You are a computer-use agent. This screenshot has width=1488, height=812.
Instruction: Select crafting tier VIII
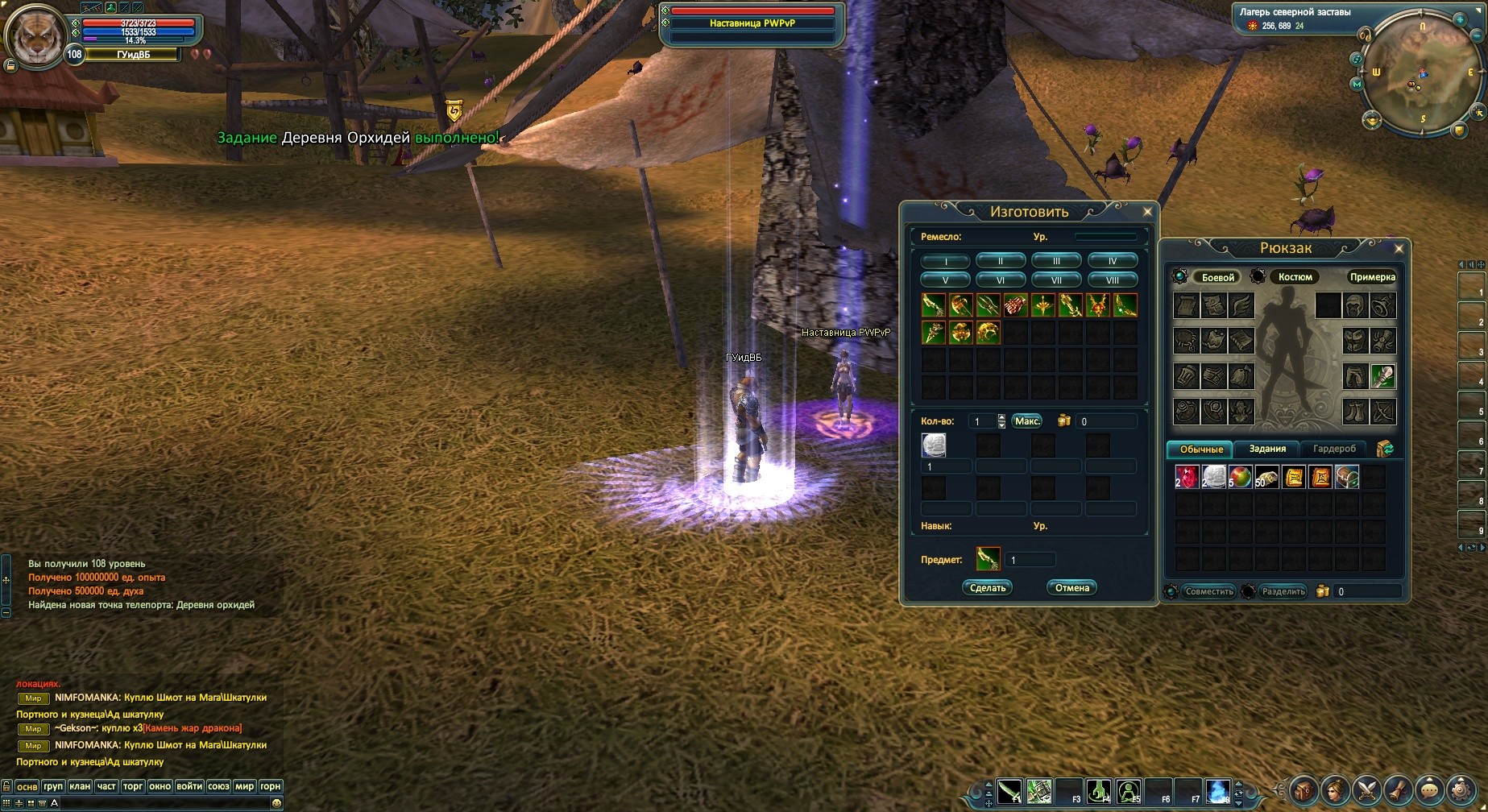click(1112, 280)
